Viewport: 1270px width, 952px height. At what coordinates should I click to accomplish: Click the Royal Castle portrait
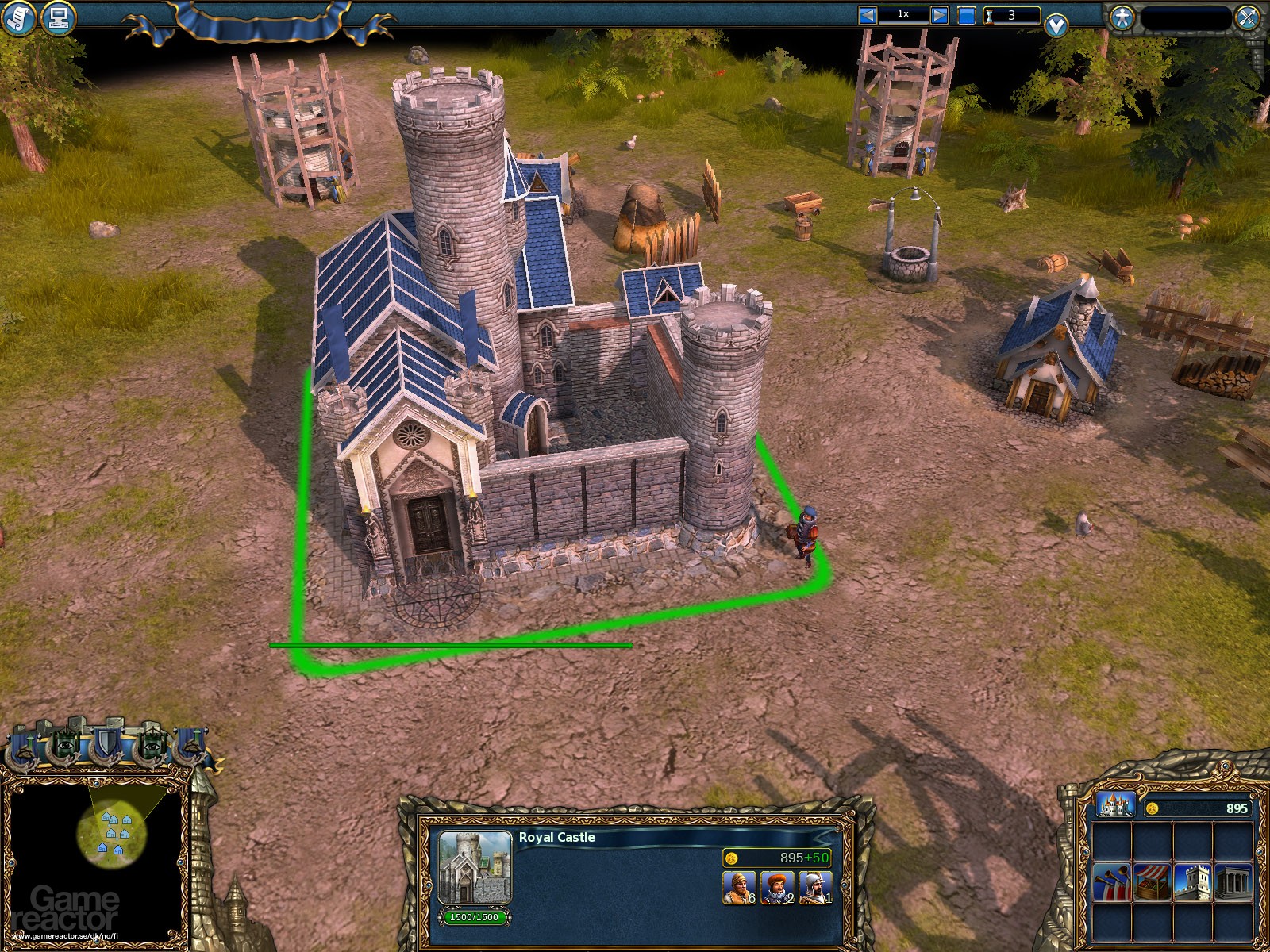click(x=475, y=868)
